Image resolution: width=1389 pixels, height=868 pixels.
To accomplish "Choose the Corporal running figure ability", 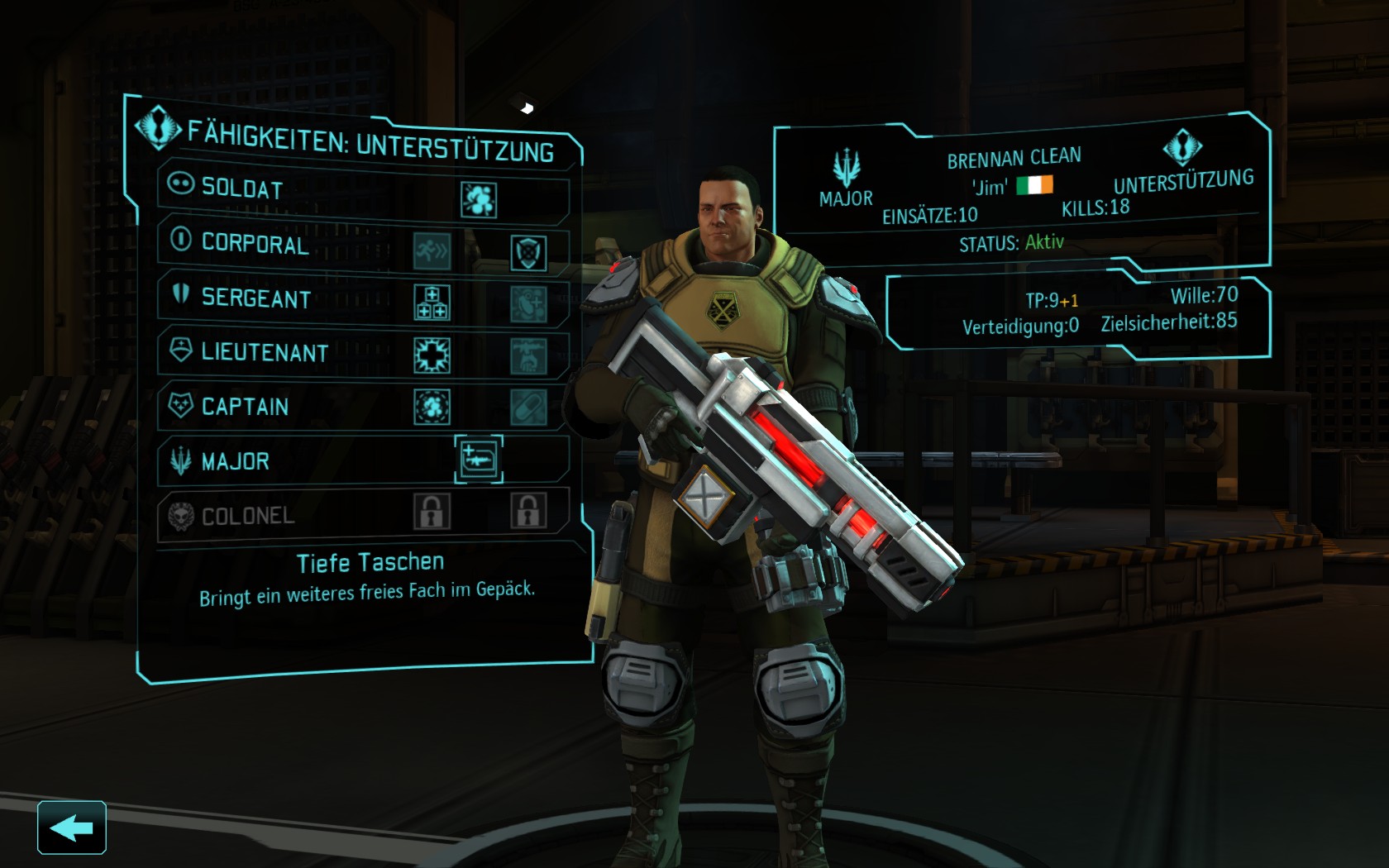I will [432, 250].
